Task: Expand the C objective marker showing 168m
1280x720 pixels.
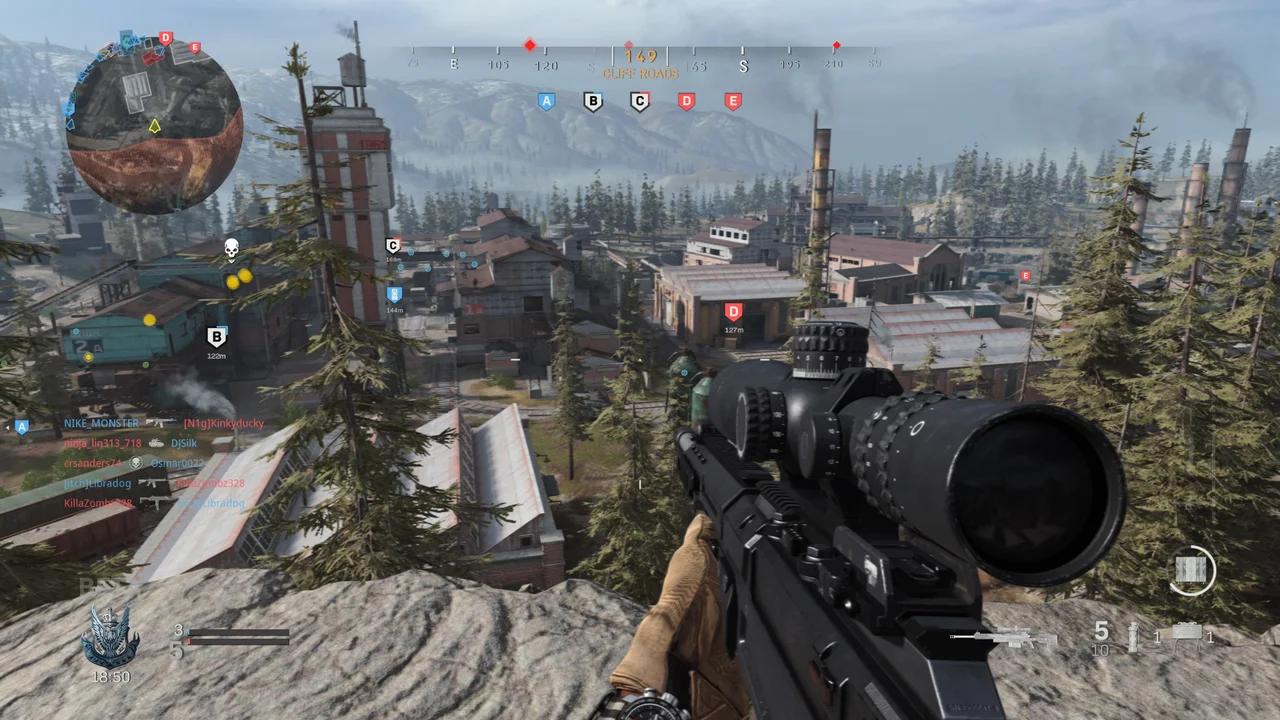Action: tap(392, 246)
